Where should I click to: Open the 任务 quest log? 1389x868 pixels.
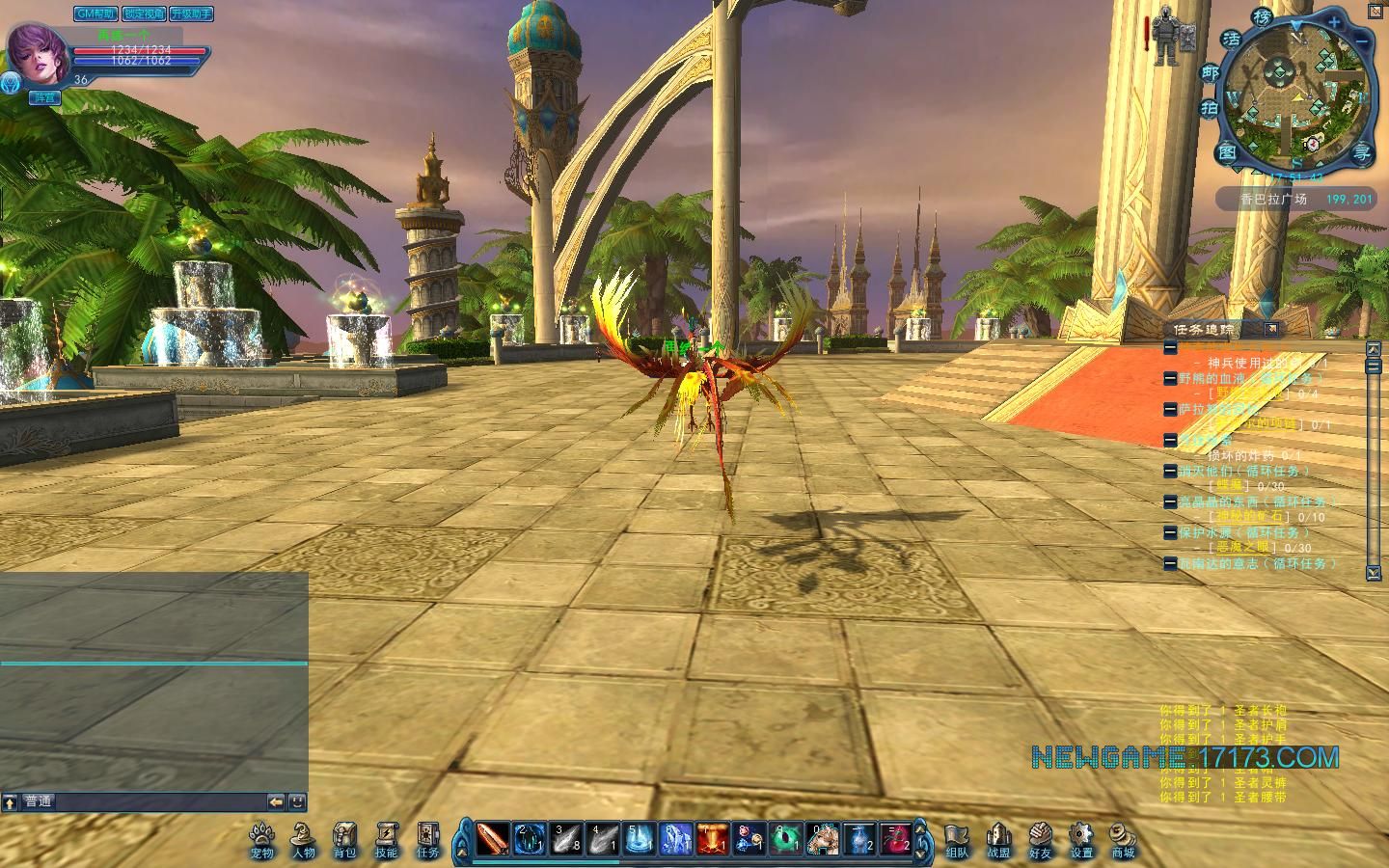[x=427, y=839]
